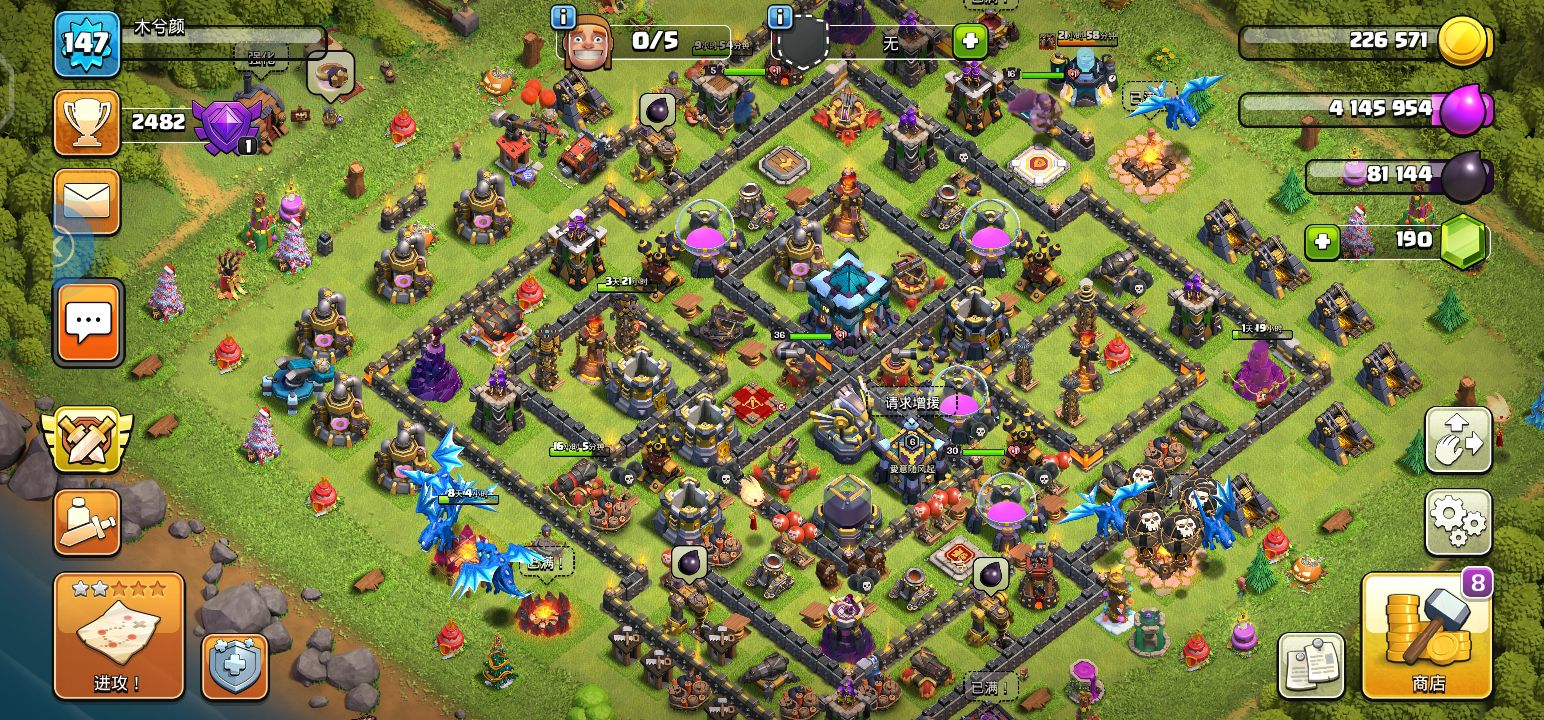Tap the dark elixir resource counter
The width and height of the screenshot is (1544, 720).
point(1398,175)
